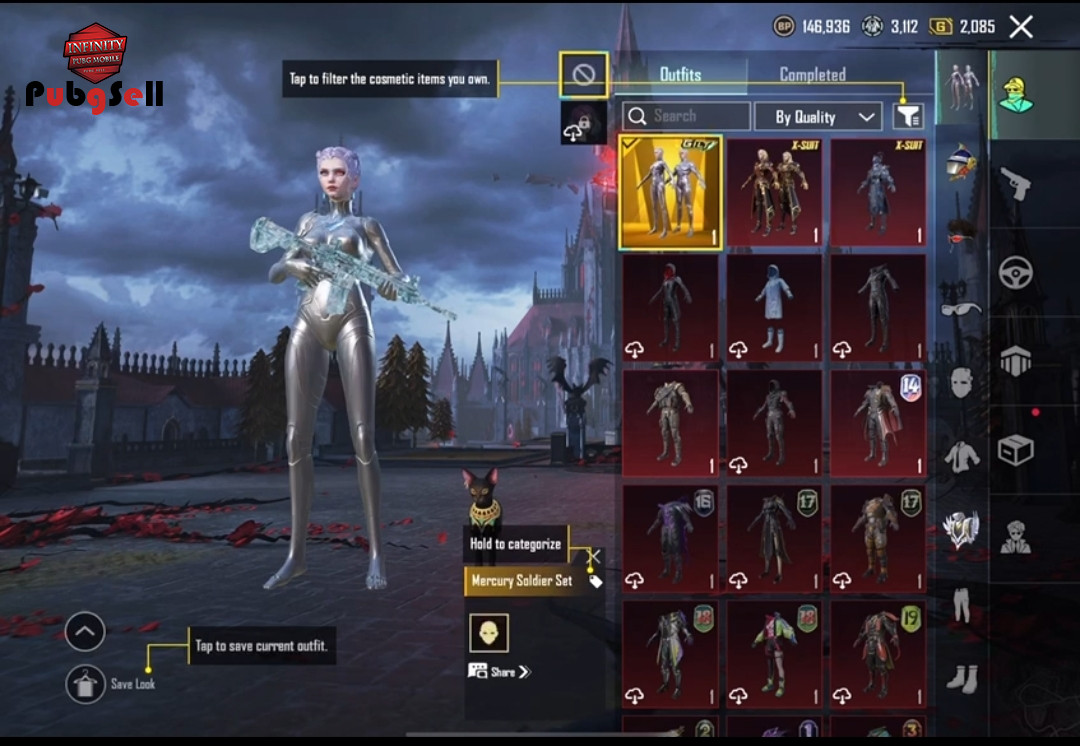1080x746 pixels.
Task: Click the outfit Search field
Action: coord(686,116)
